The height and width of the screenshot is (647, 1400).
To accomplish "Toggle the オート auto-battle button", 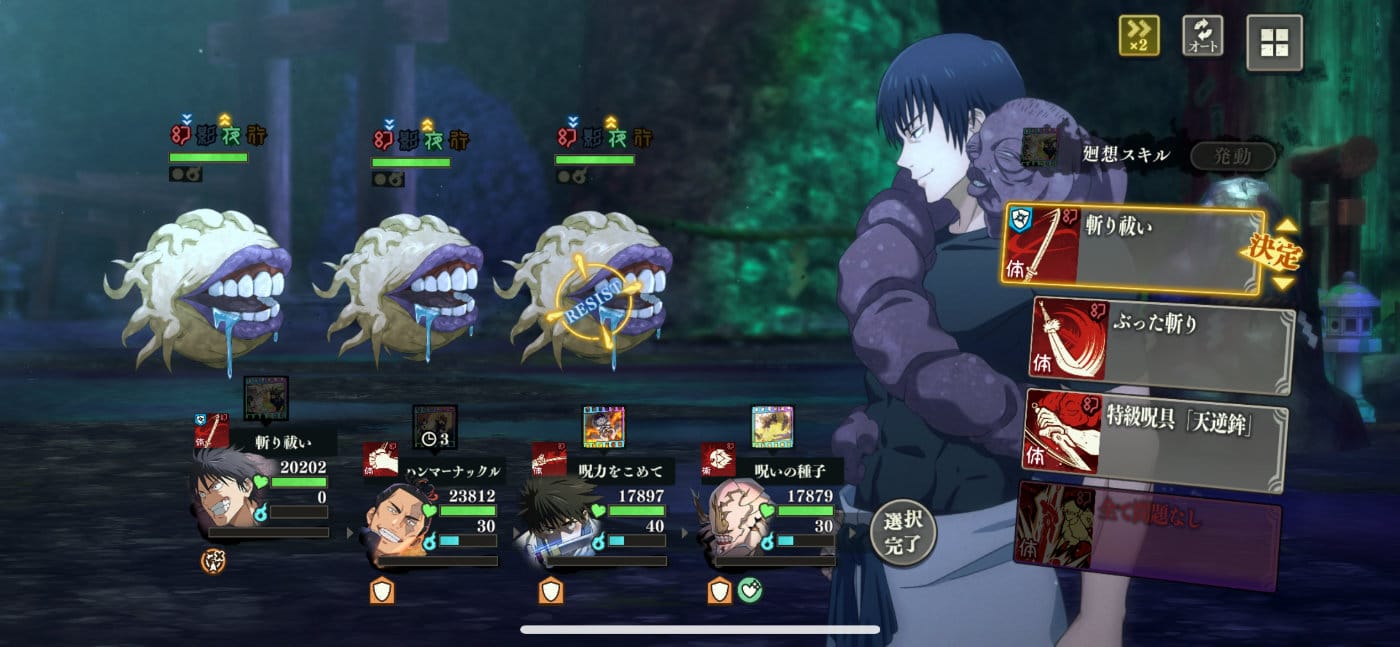I will (x=1202, y=37).
